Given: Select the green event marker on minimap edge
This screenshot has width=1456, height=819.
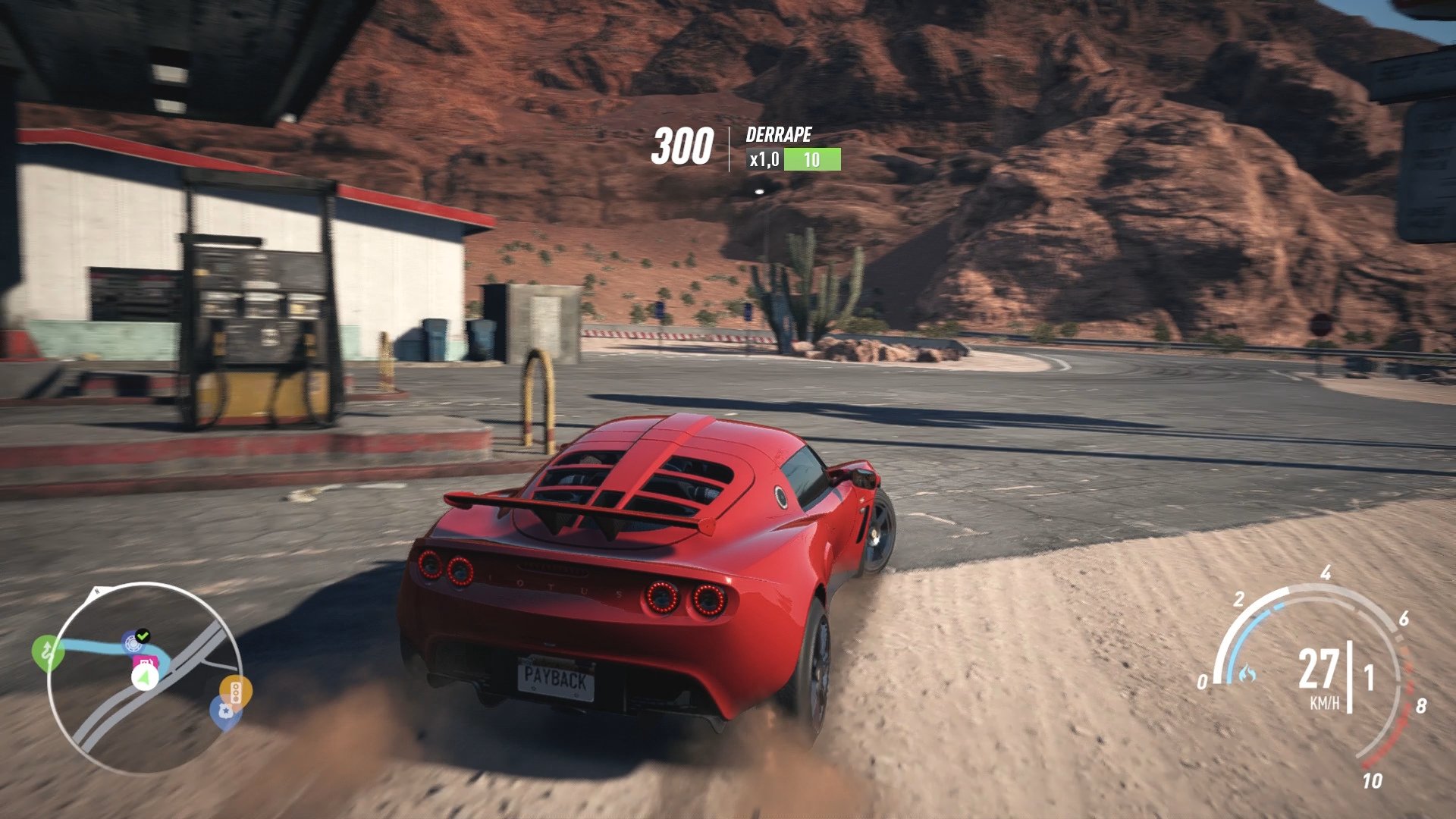Looking at the screenshot, I should tap(49, 649).
